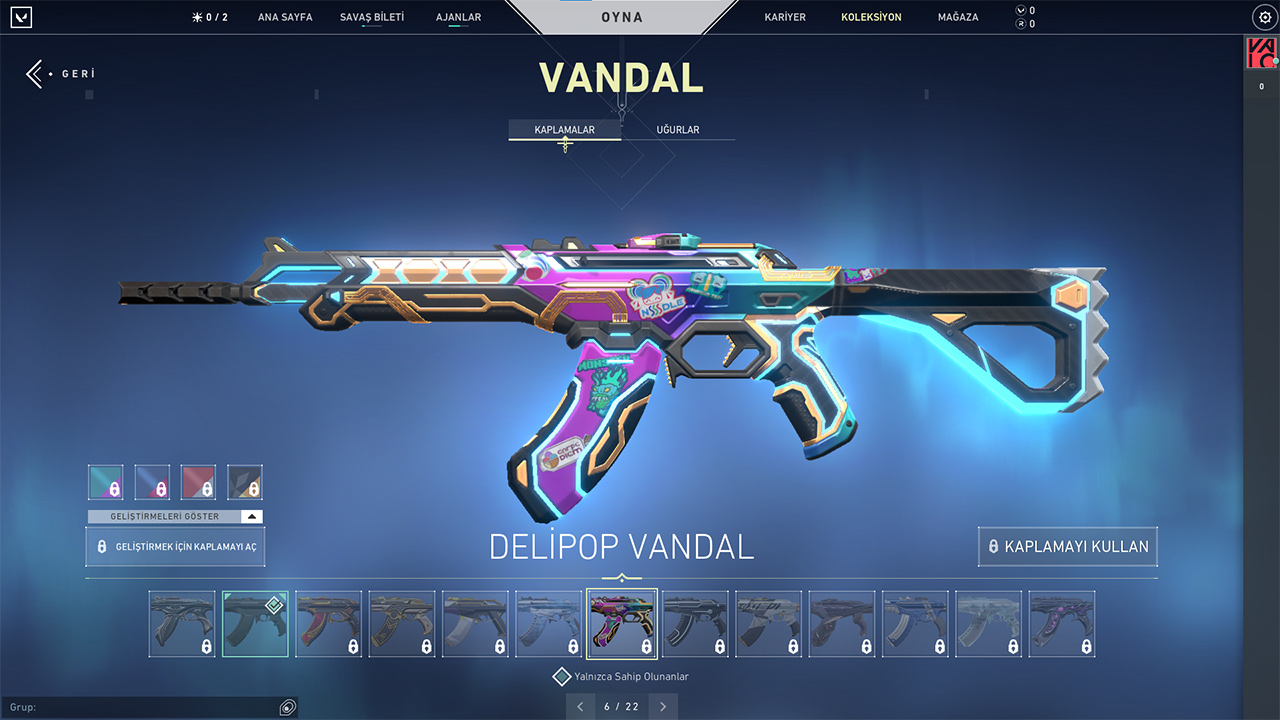This screenshot has width=1280, height=720.
Task: Select the teal and purple variant swatch
Action: click(x=106, y=482)
